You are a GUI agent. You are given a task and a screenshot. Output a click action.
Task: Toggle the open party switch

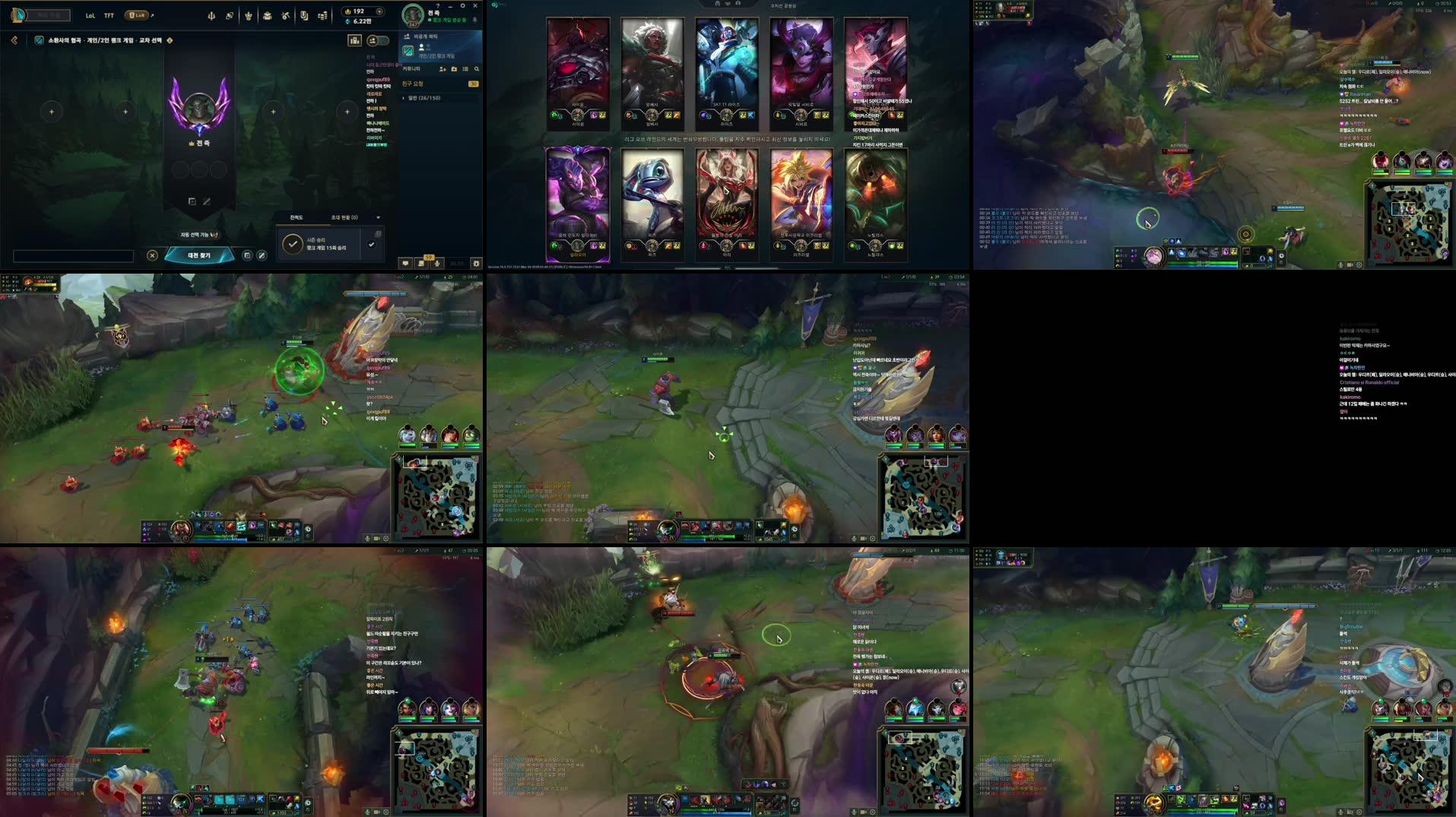pyautogui.click(x=379, y=41)
